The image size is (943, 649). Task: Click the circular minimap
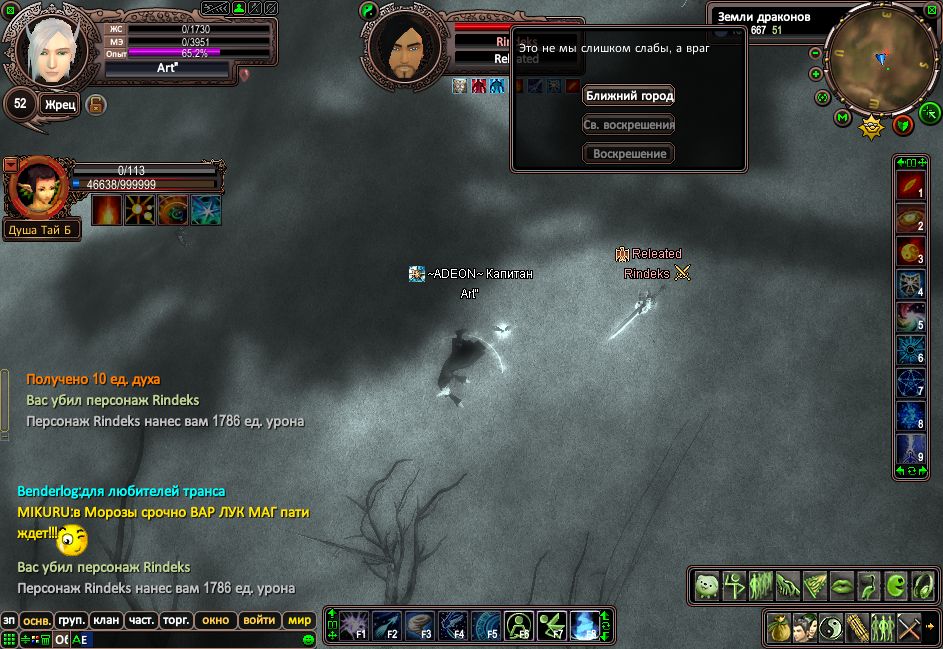click(882, 58)
